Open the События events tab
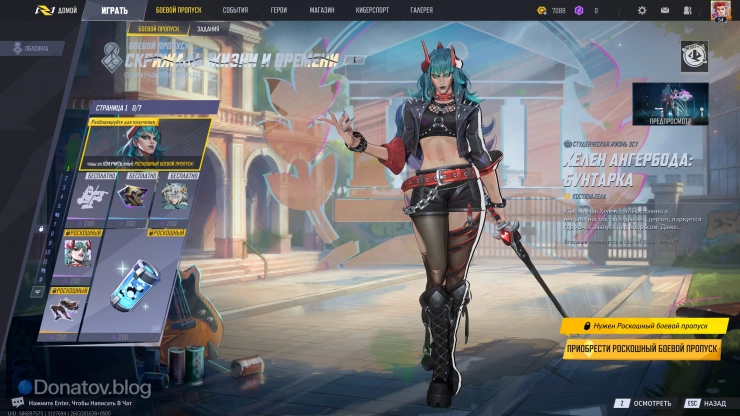This screenshot has width=740, height=416. pyautogui.click(x=235, y=10)
